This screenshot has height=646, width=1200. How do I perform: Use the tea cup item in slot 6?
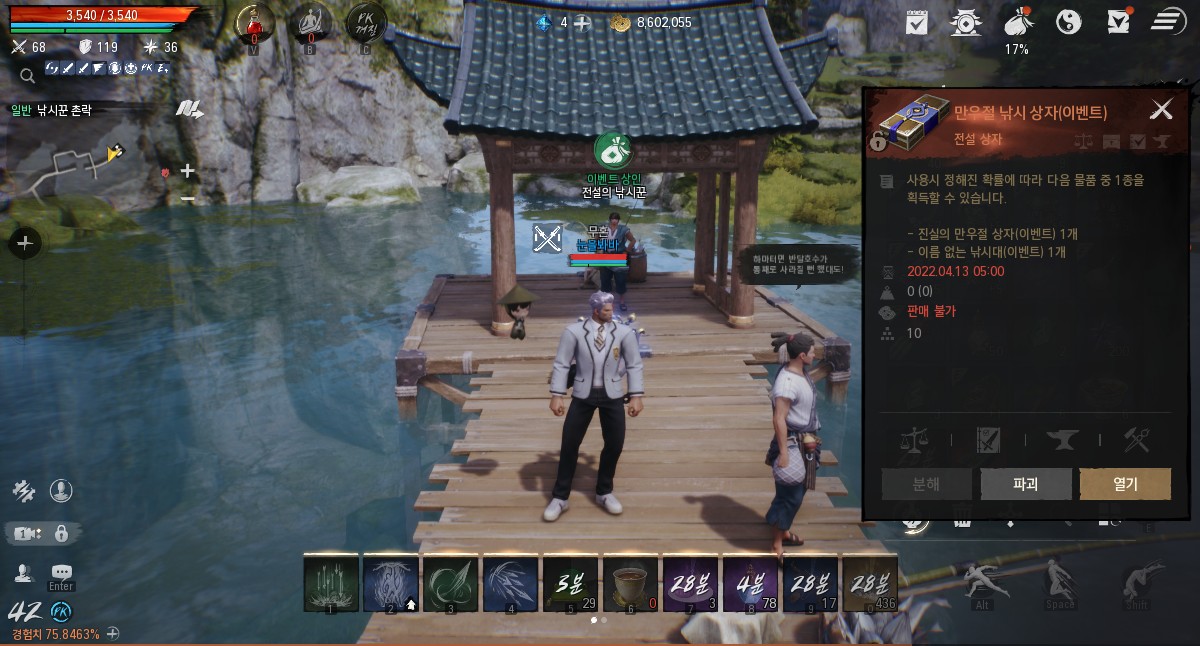pos(631,583)
